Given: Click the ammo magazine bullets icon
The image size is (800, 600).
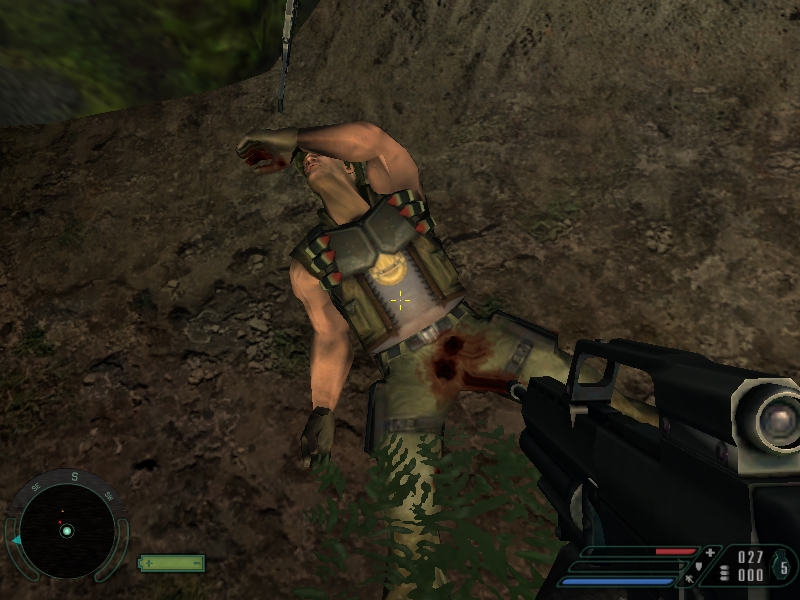Looking at the screenshot, I should point(724,574).
